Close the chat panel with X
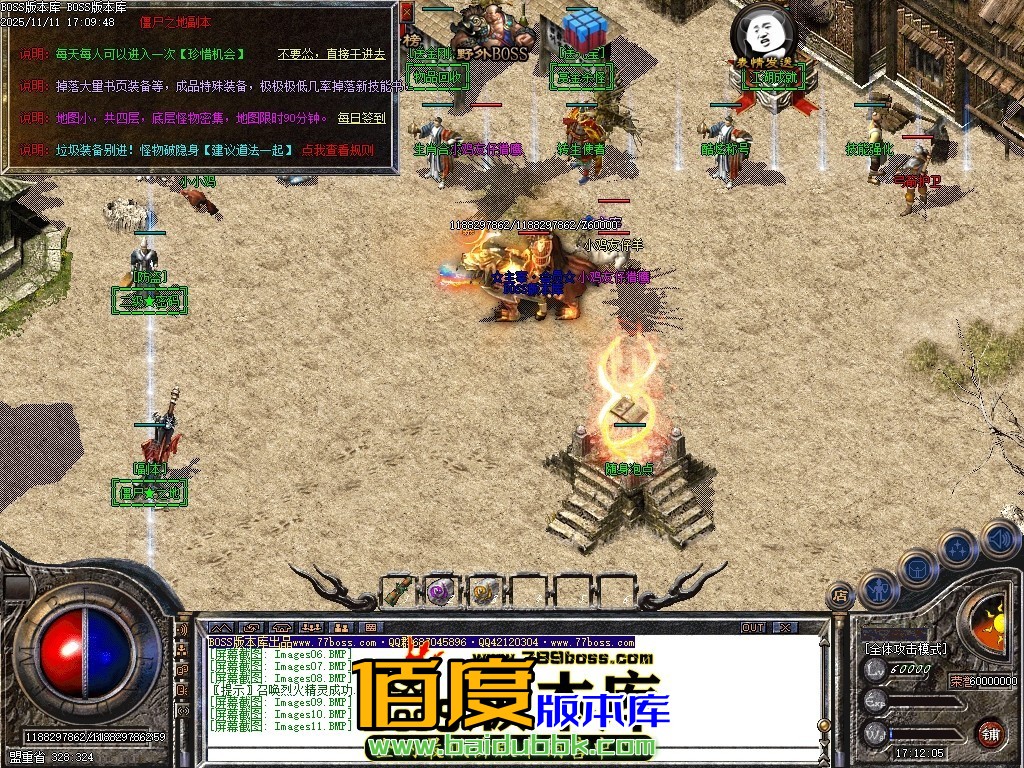Screen dimensions: 1024x768 point(786,627)
